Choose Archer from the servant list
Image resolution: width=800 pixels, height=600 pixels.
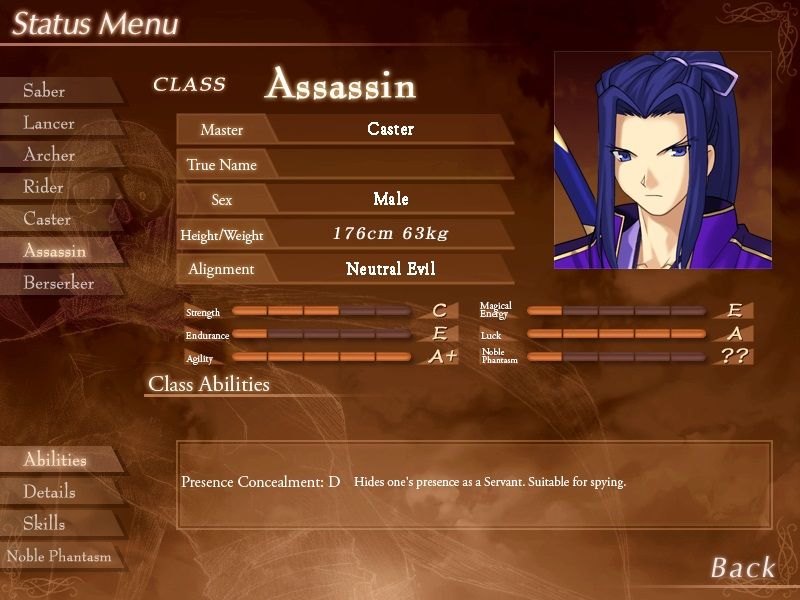pyautogui.click(x=49, y=155)
